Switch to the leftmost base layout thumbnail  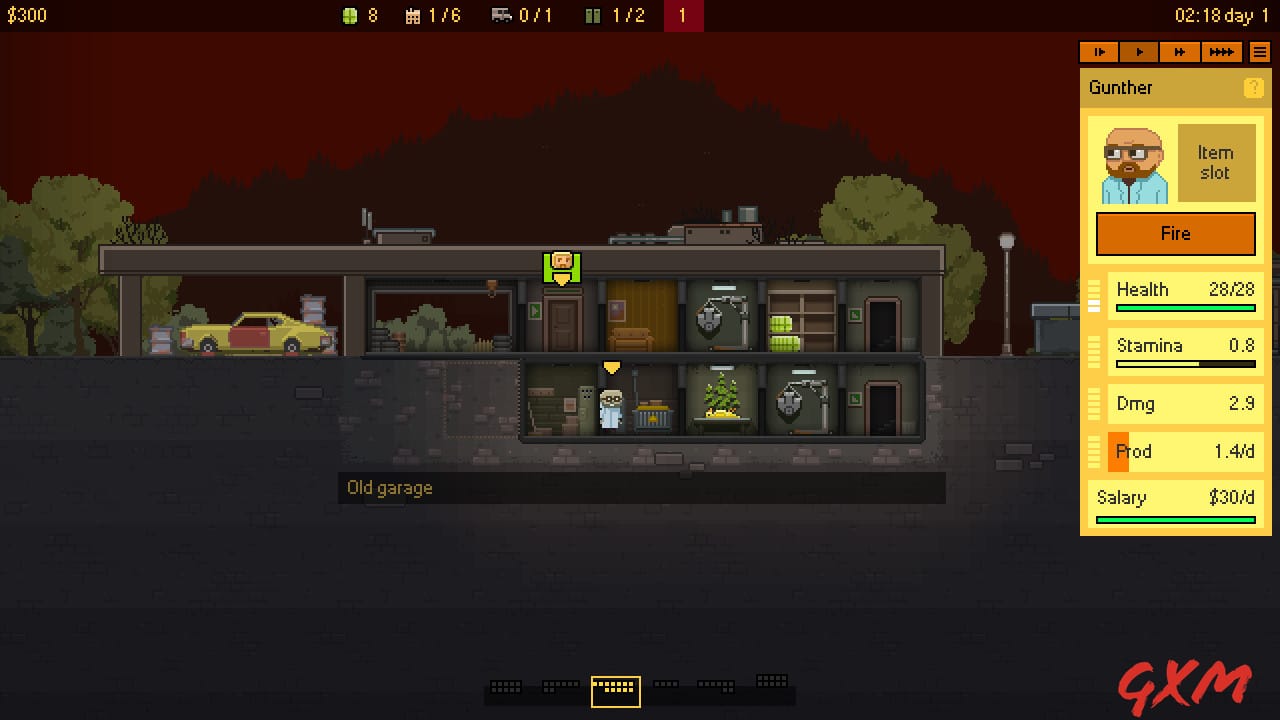pyautogui.click(x=505, y=687)
